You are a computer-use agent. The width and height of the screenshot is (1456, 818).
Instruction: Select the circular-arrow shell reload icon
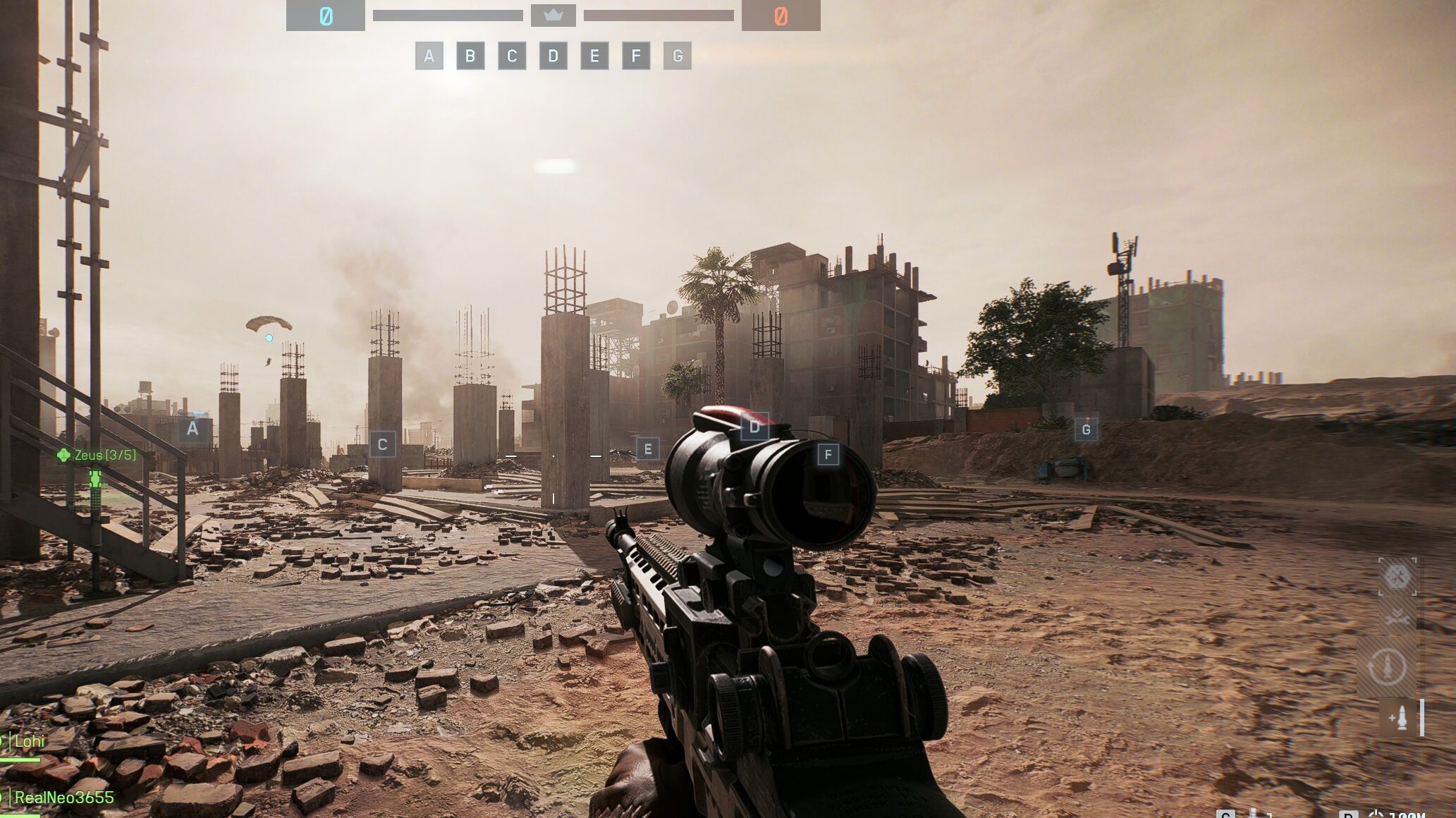1388,666
